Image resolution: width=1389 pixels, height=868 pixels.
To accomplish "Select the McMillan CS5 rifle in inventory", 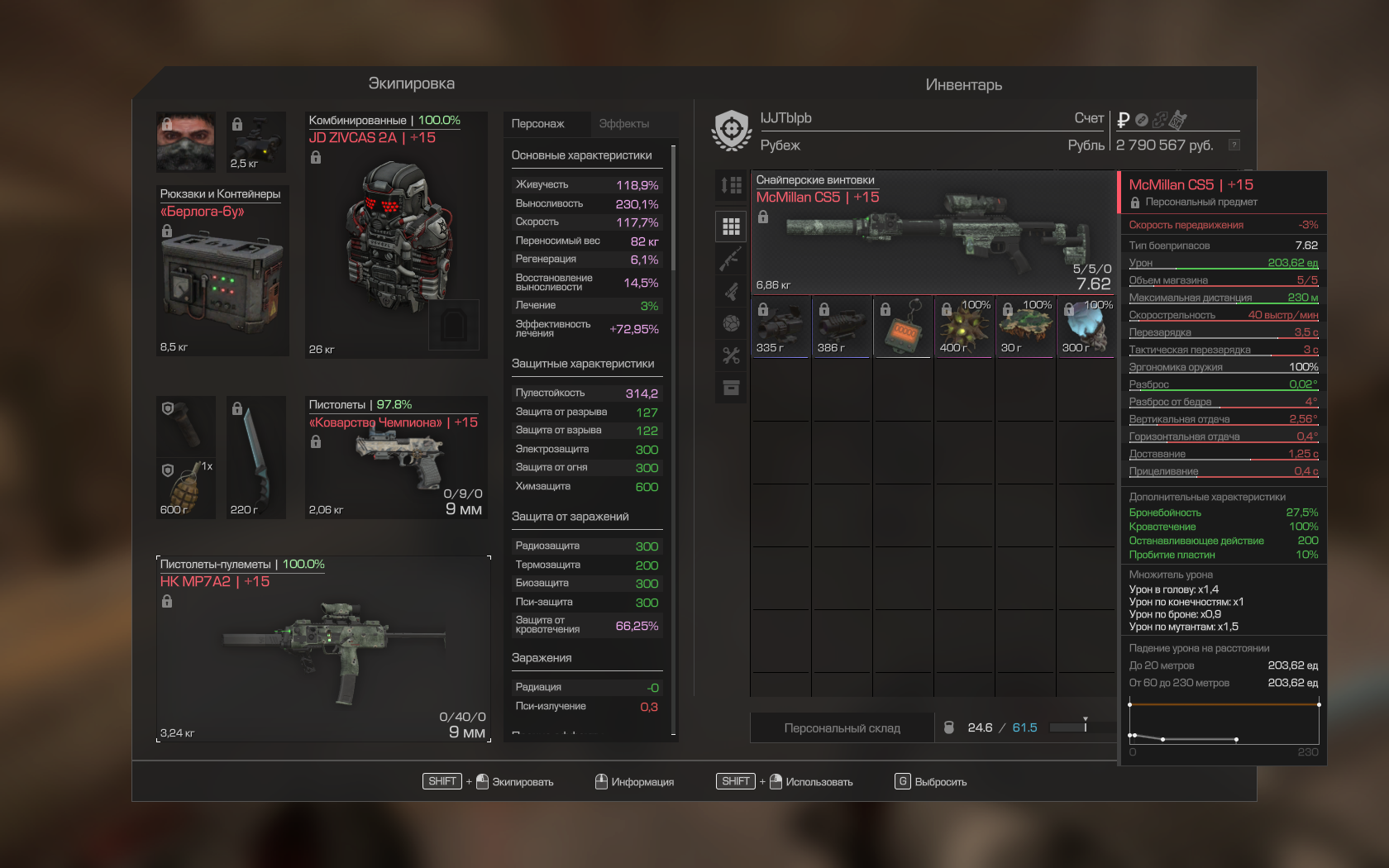I will 933,232.
